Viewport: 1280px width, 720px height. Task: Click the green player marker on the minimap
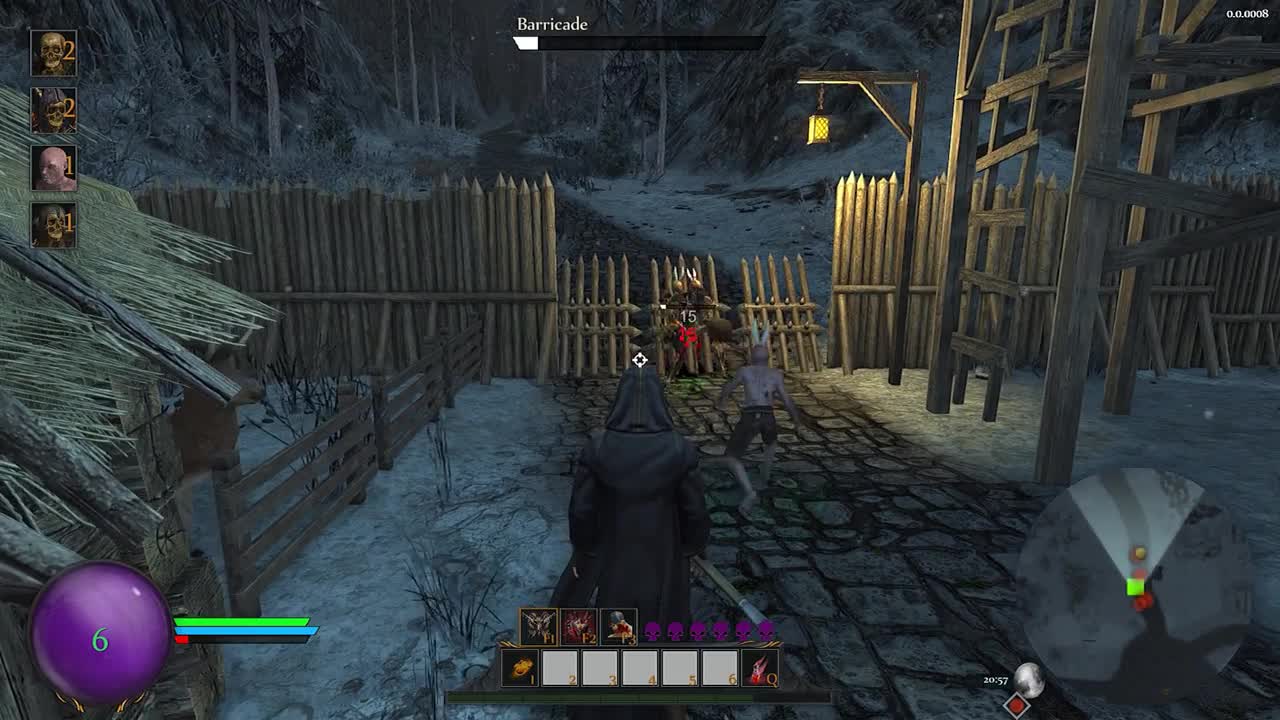(x=1135, y=587)
